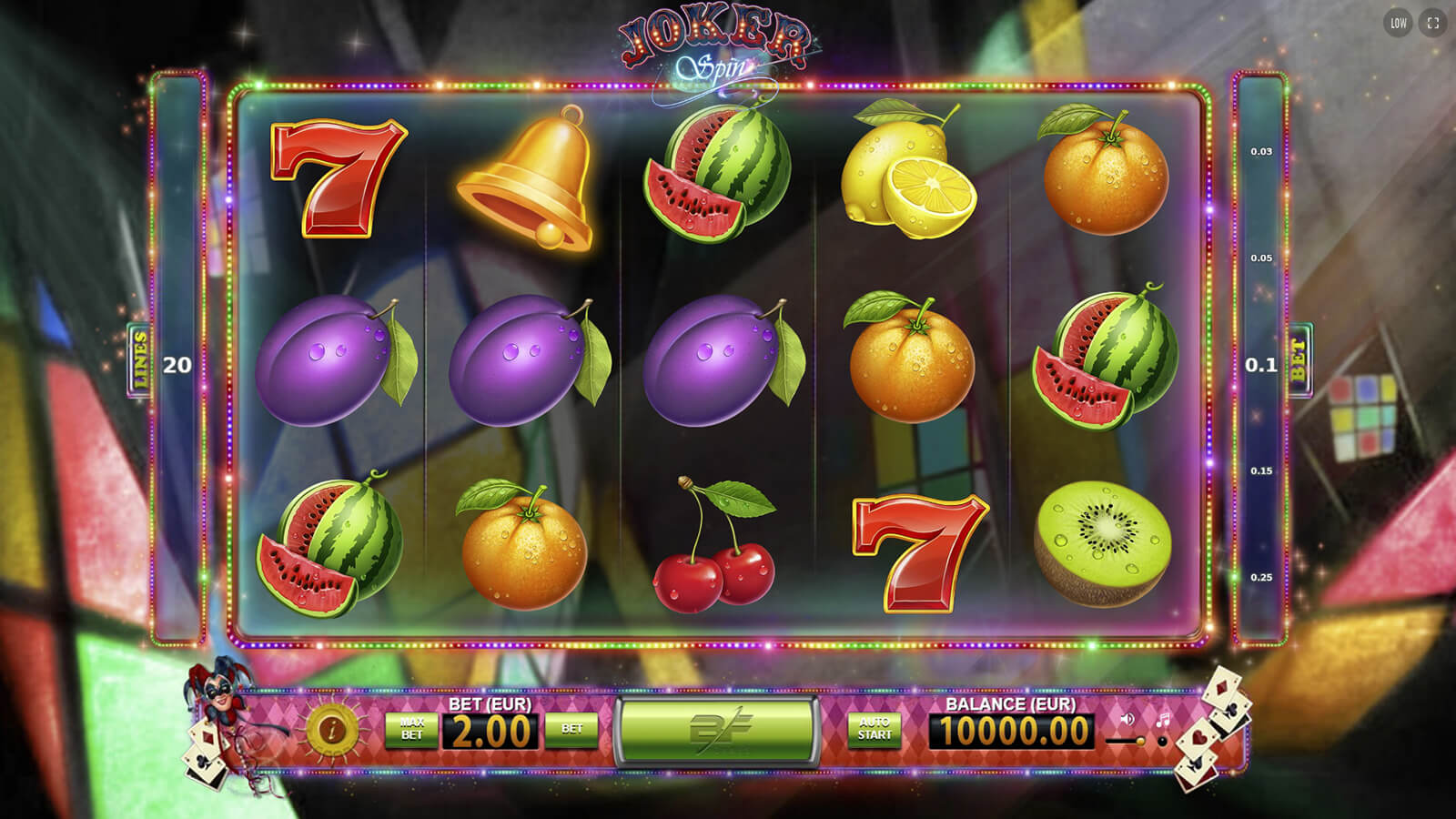Click the LINES side tab

pos(139,361)
